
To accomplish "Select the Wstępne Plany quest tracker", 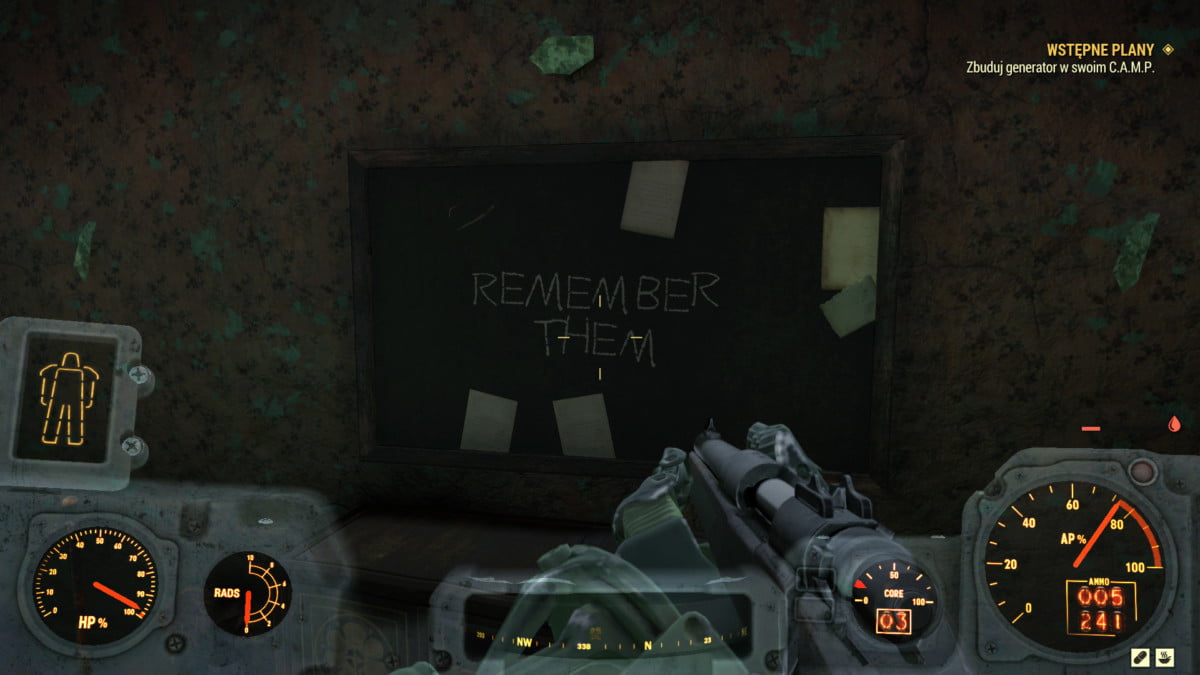I will pos(1099,49).
